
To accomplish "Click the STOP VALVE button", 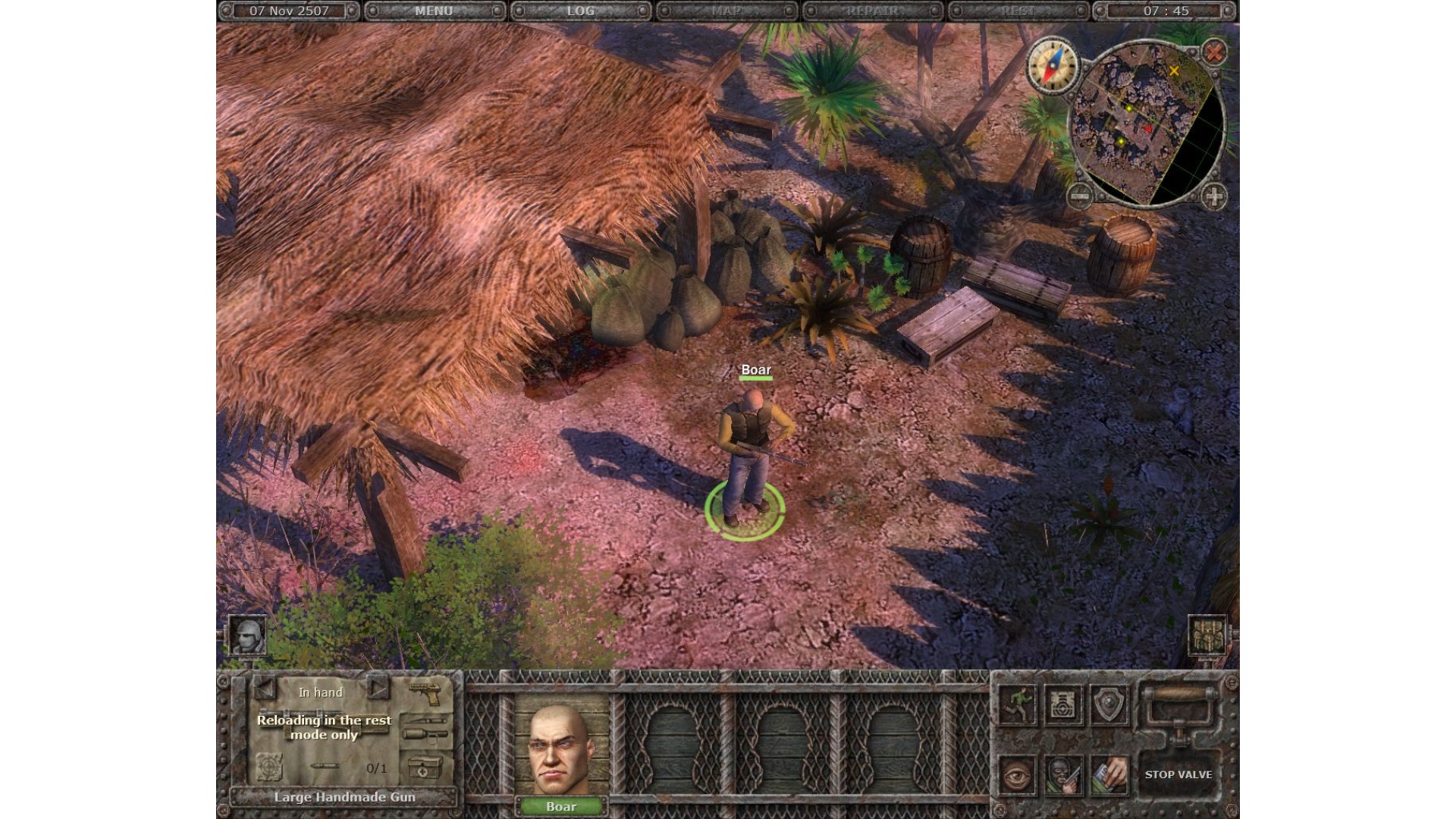I will click(x=1178, y=774).
